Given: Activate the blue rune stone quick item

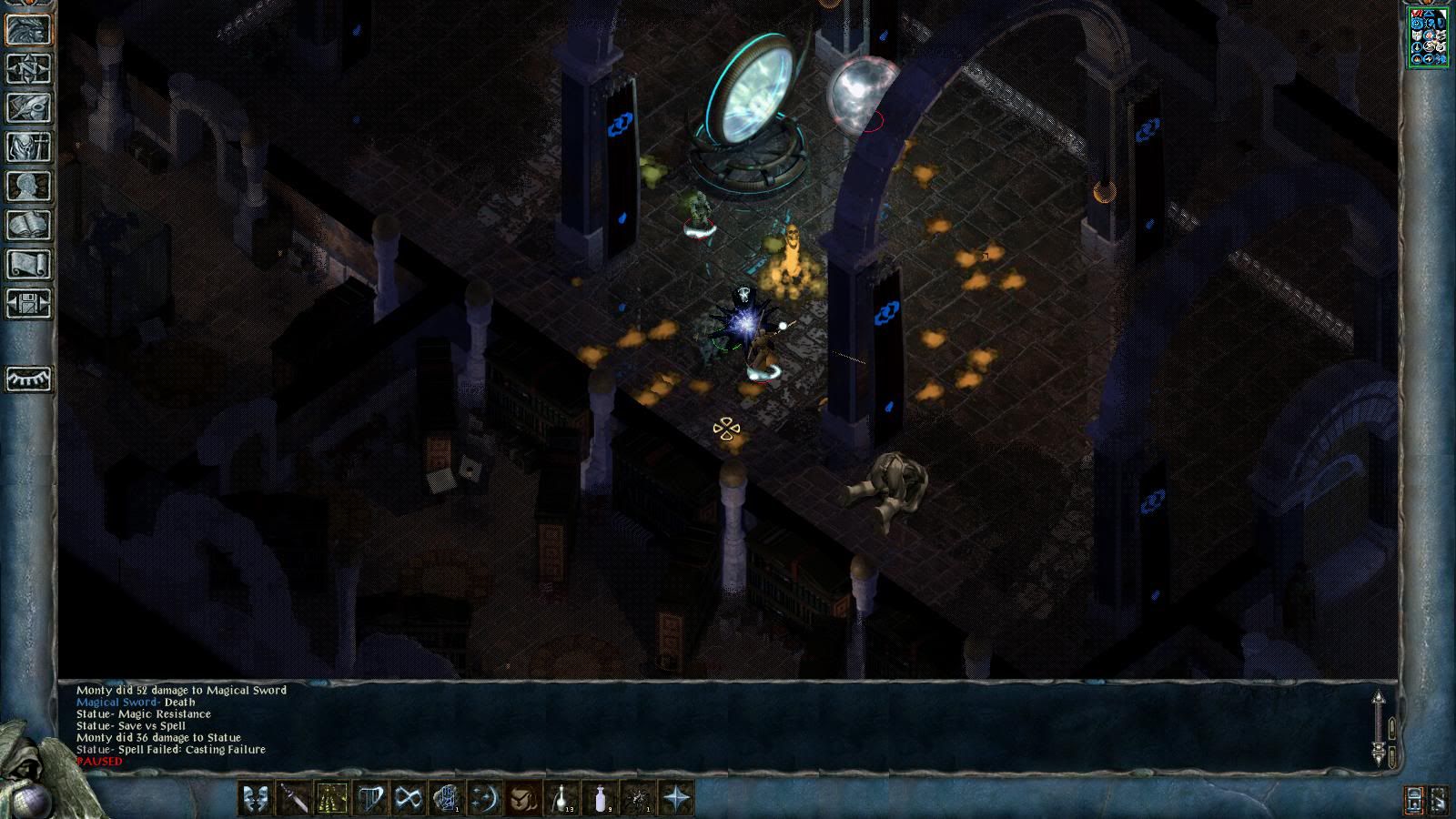Looking at the screenshot, I should 447,799.
